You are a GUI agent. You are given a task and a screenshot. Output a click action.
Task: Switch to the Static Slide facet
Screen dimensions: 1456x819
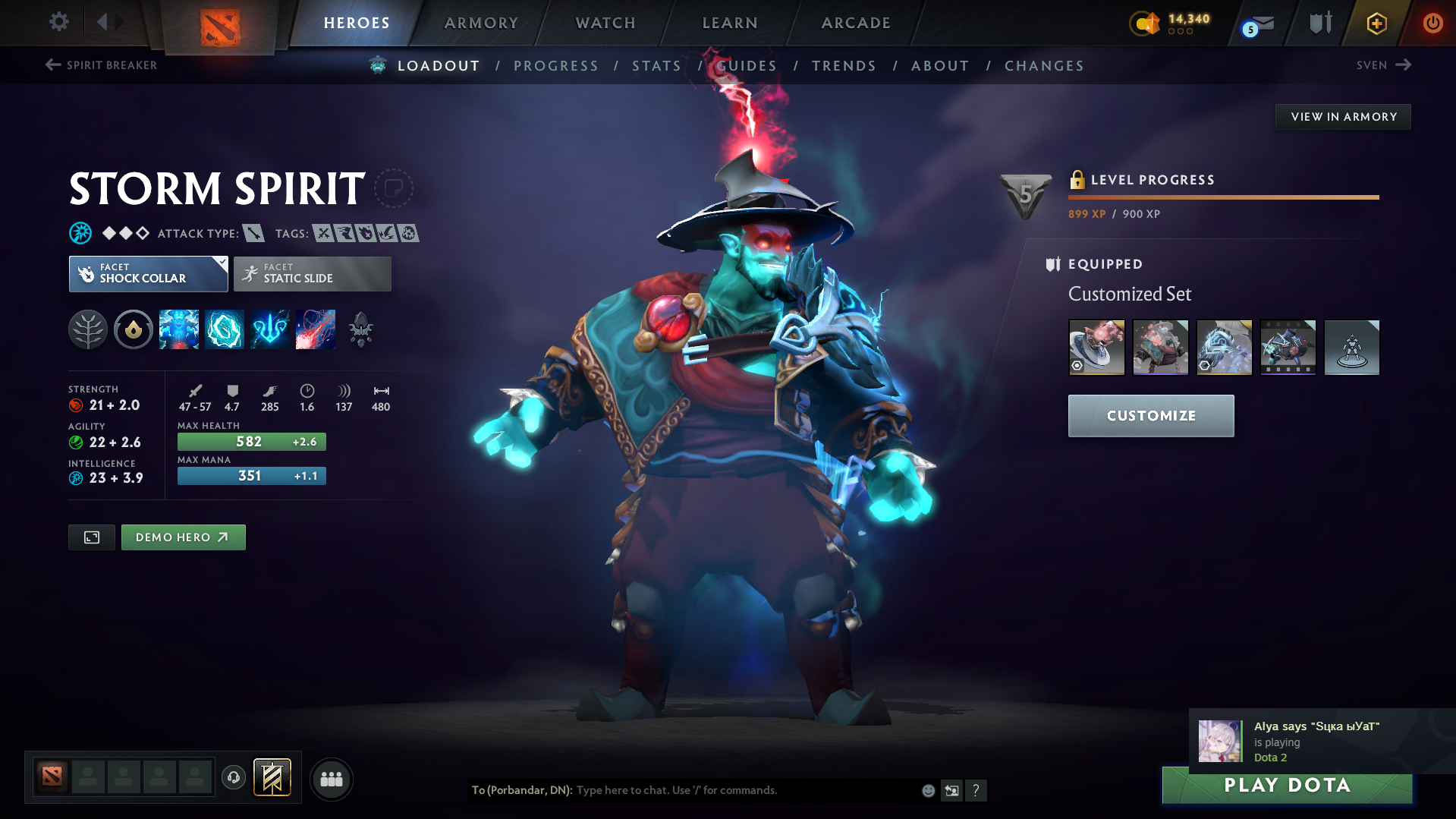[x=312, y=274]
